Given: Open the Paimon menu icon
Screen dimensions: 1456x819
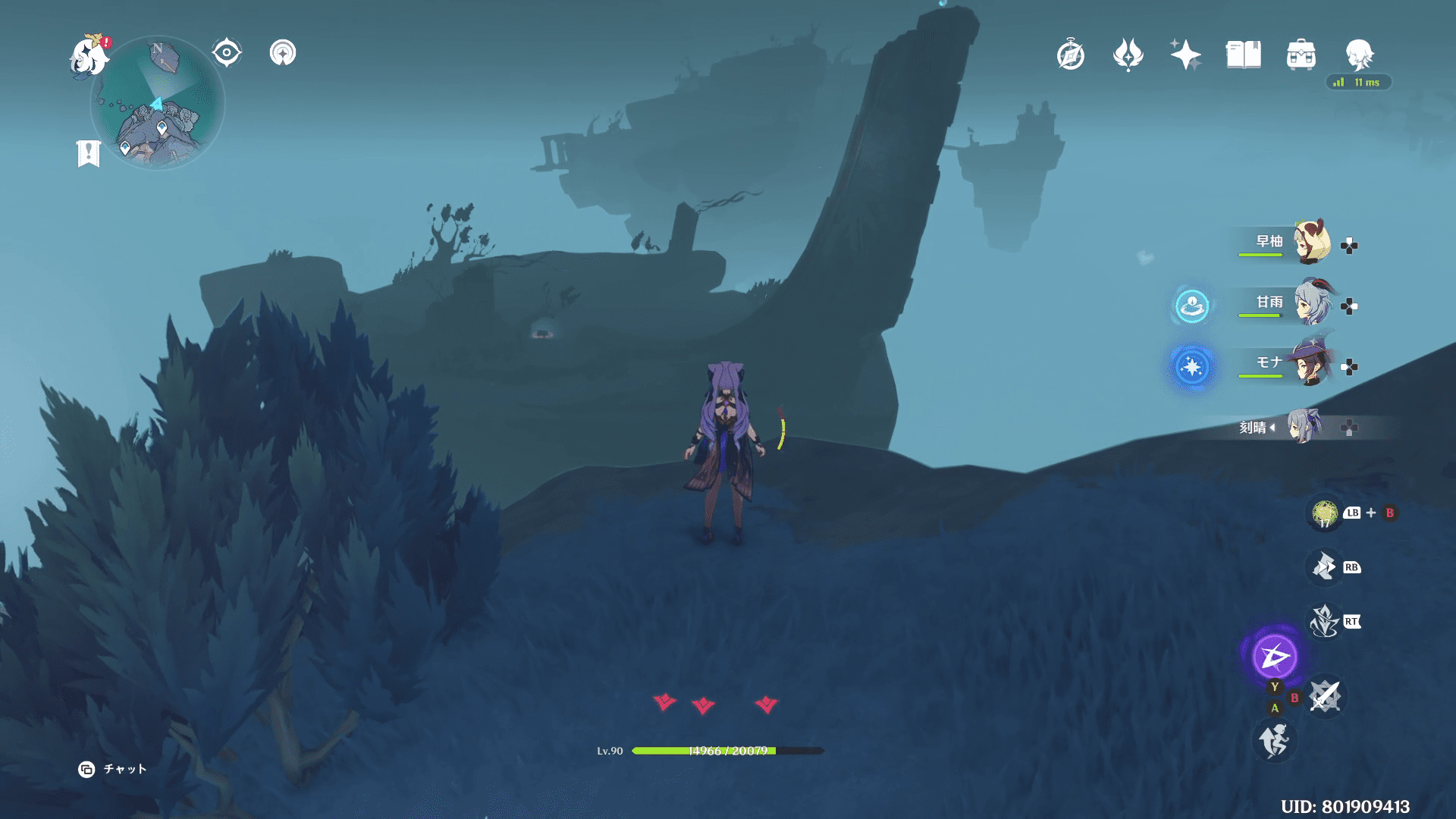Looking at the screenshot, I should (x=89, y=56).
